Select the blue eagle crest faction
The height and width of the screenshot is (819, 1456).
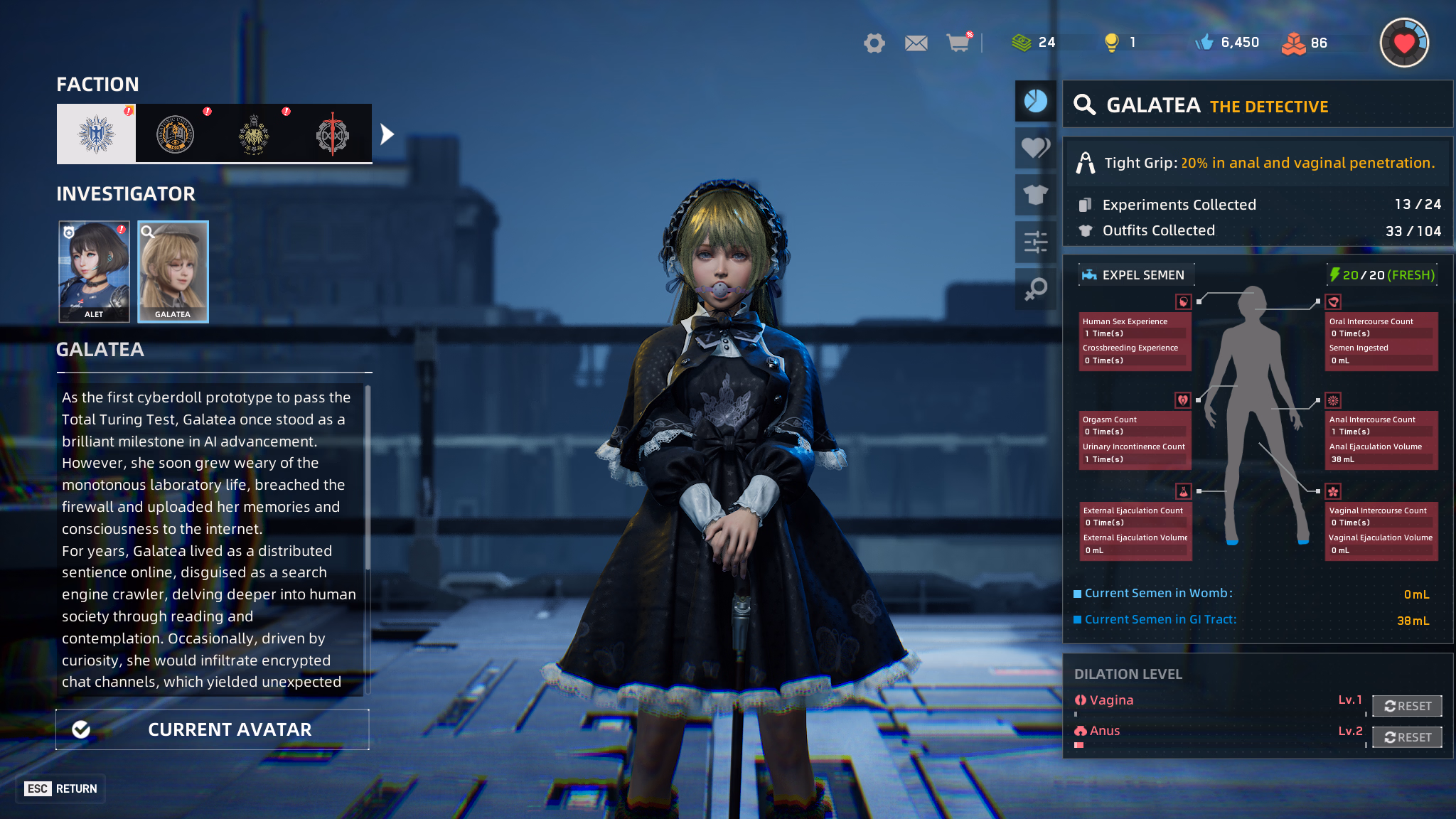pos(96,134)
